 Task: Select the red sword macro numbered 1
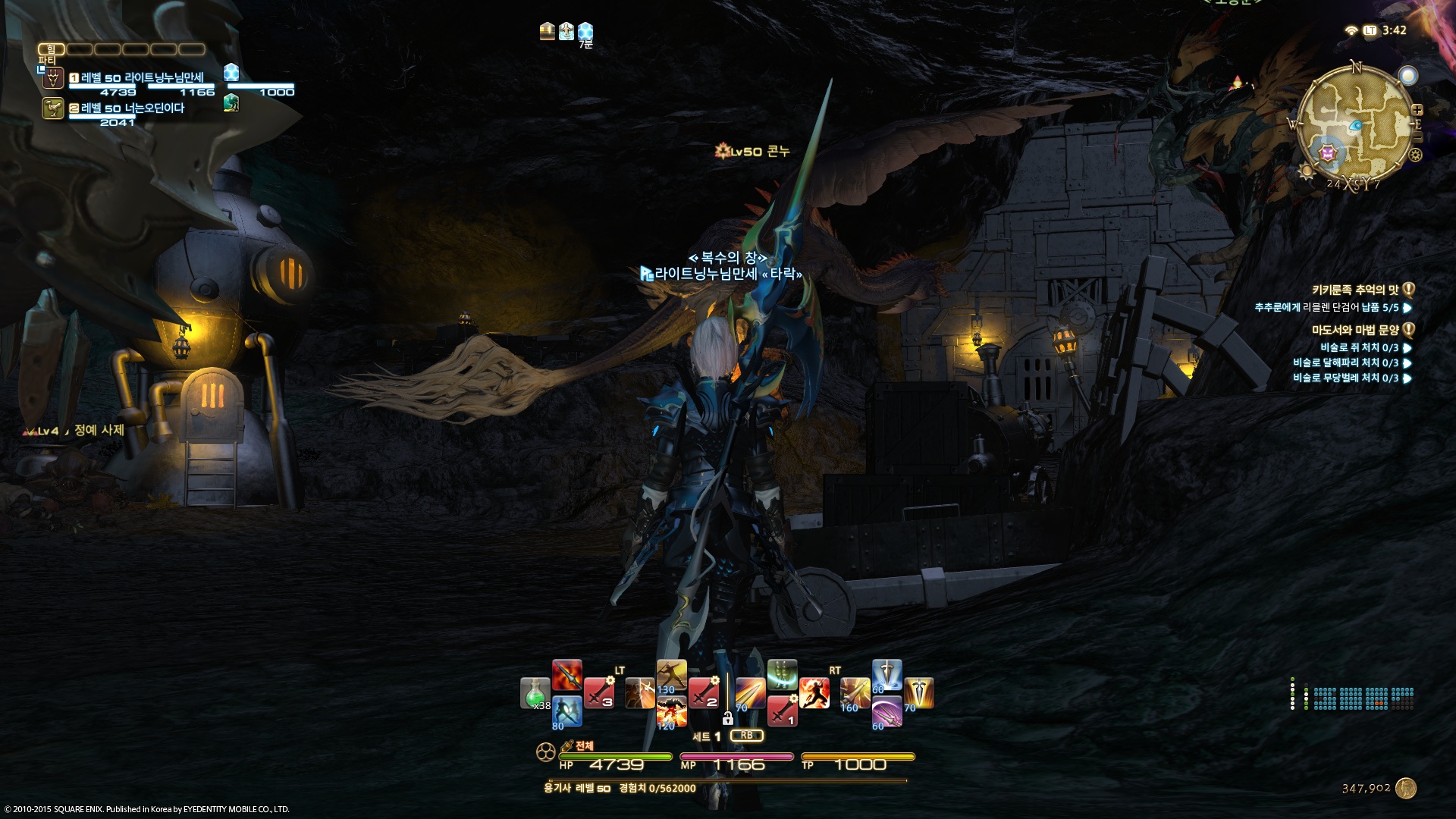(x=782, y=711)
